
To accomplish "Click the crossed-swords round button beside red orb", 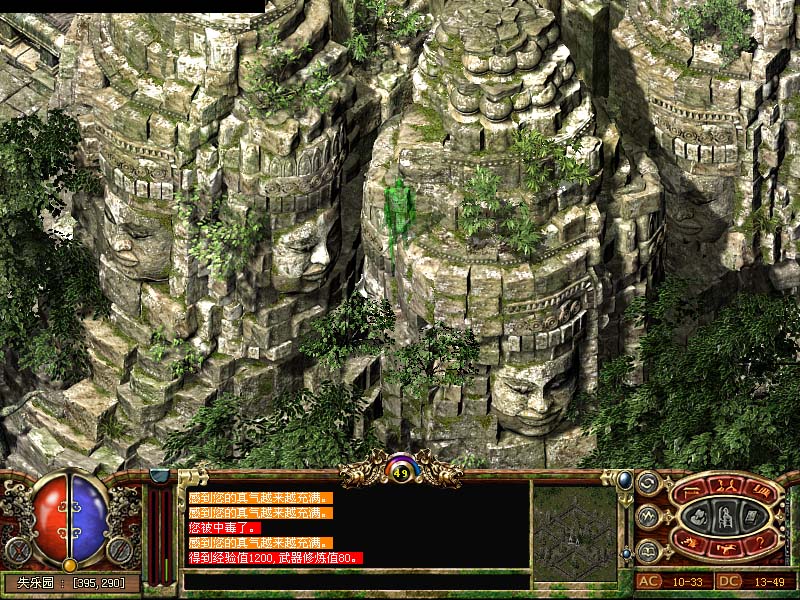I will (17, 549).
